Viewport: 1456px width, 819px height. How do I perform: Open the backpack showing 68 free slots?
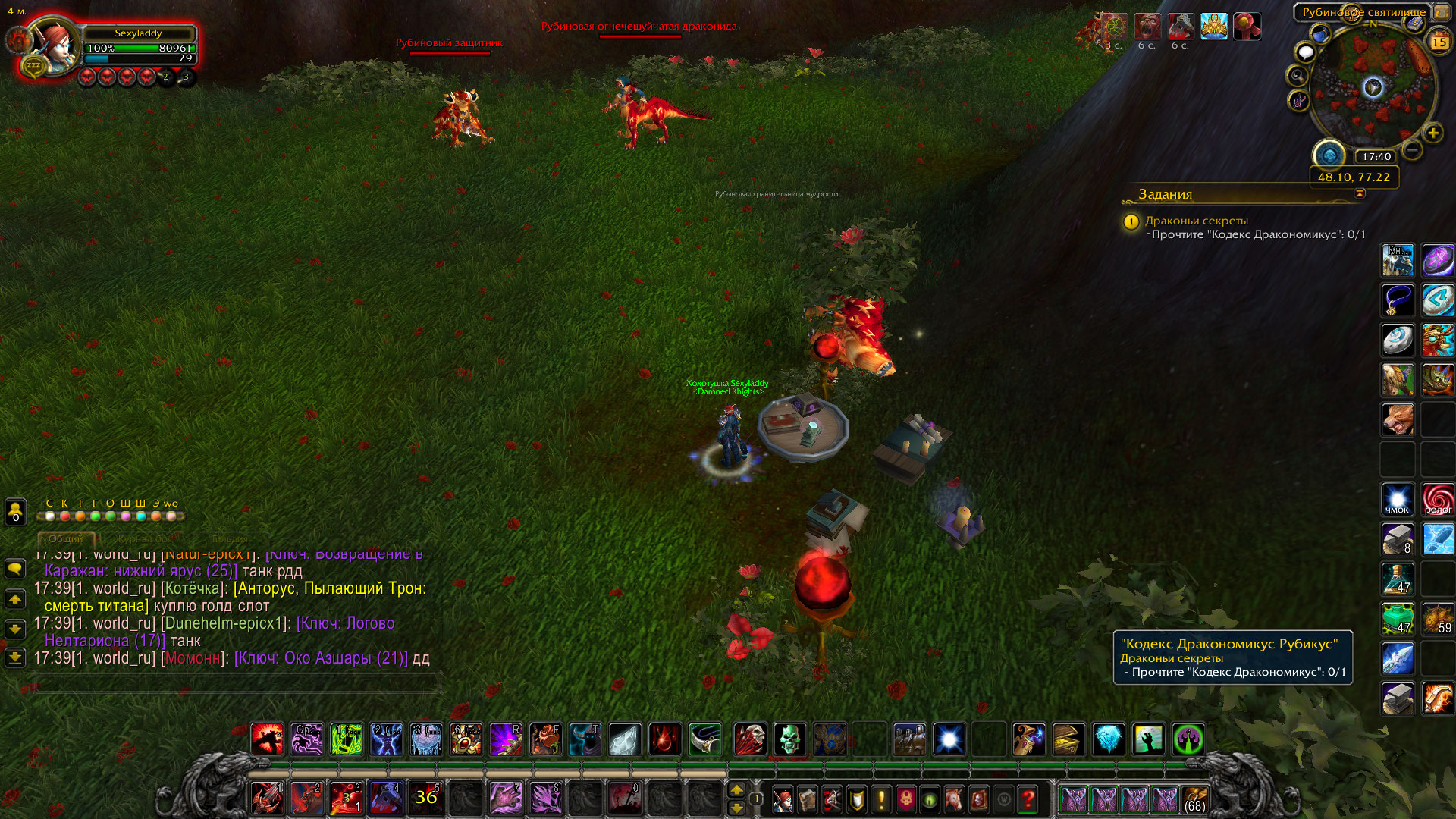[1194, 799]
